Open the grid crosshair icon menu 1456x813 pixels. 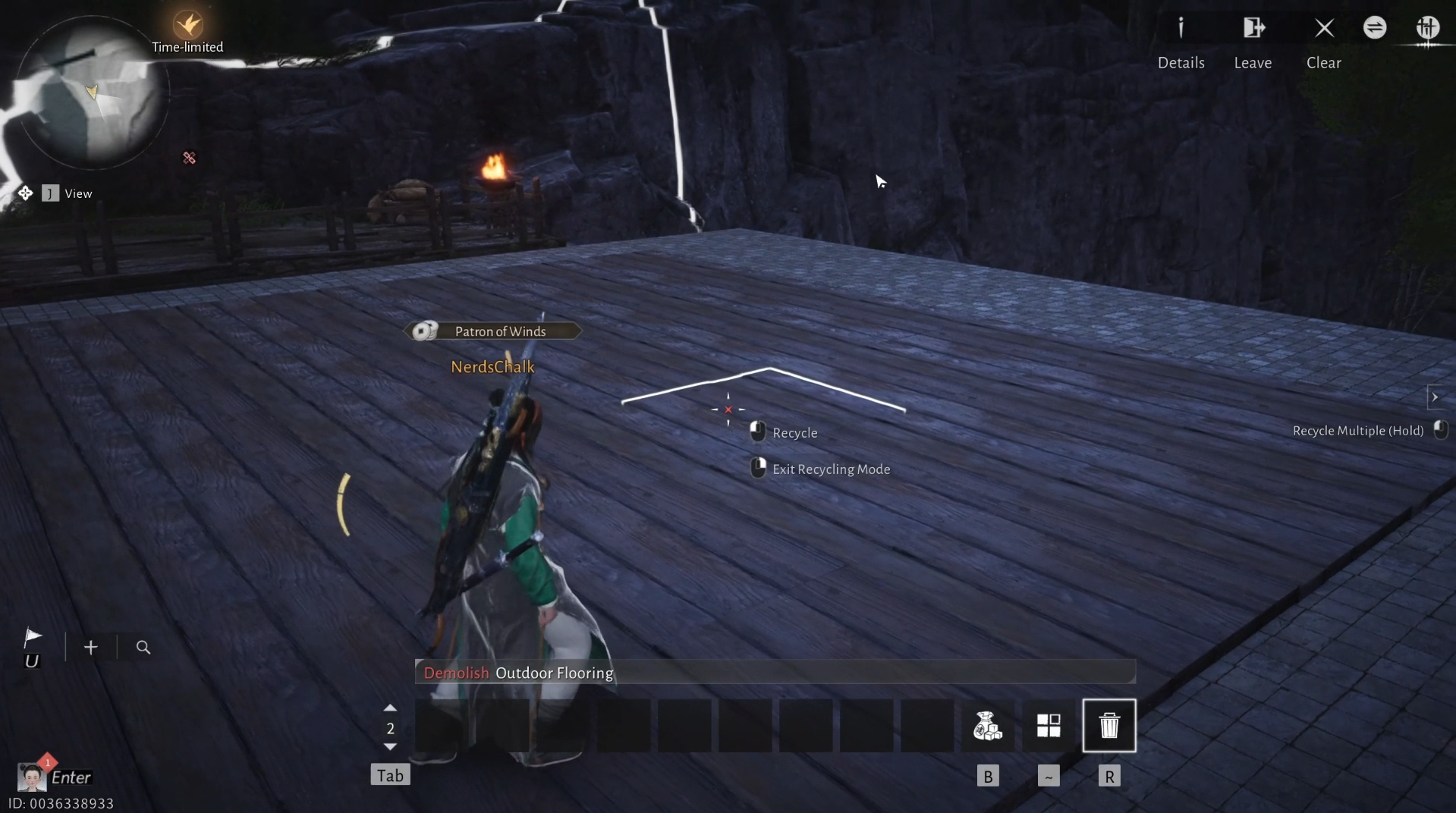click(1427, 28)
